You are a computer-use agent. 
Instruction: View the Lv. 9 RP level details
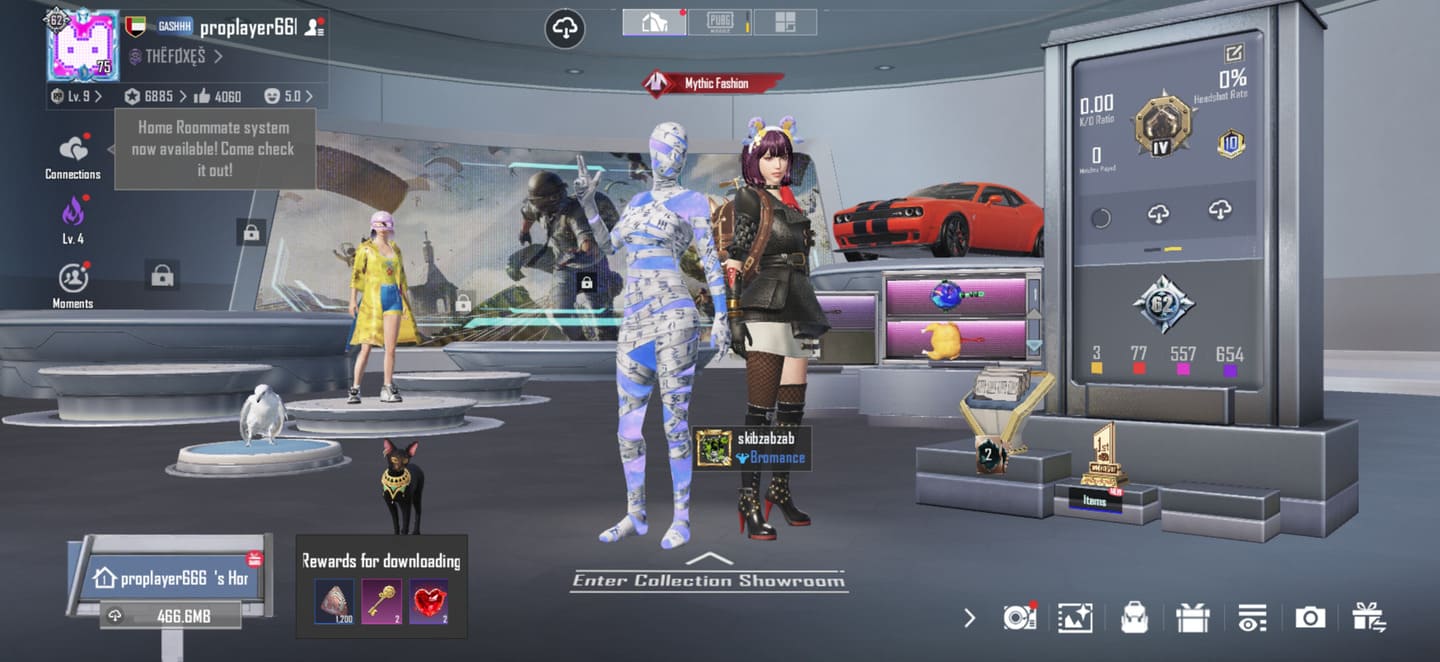pos(77,96)
